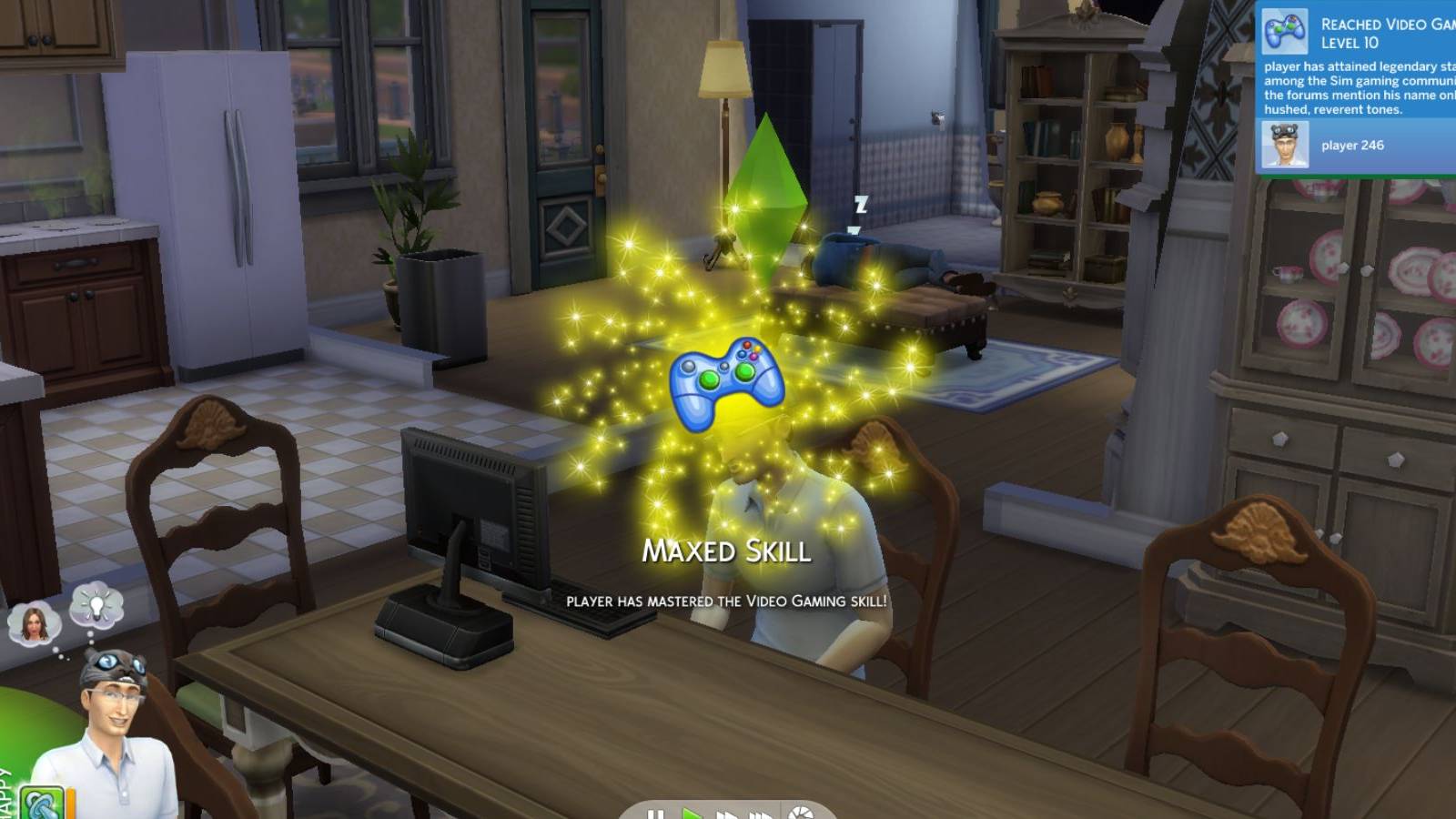Image resolution: width=1456 pixels, height=819 pixels.
Task: Select the green moodlet skill icon near HAPPY
Action: 40,804
